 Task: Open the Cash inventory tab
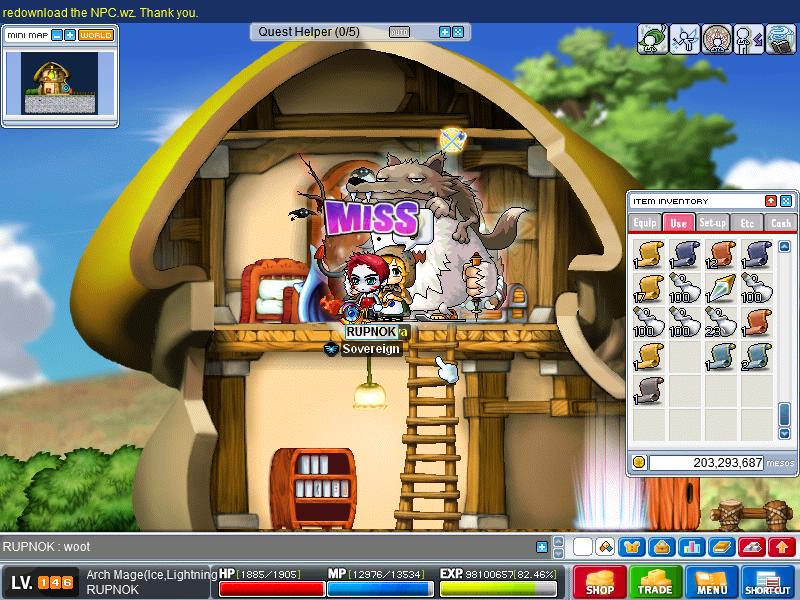[781, 223]
